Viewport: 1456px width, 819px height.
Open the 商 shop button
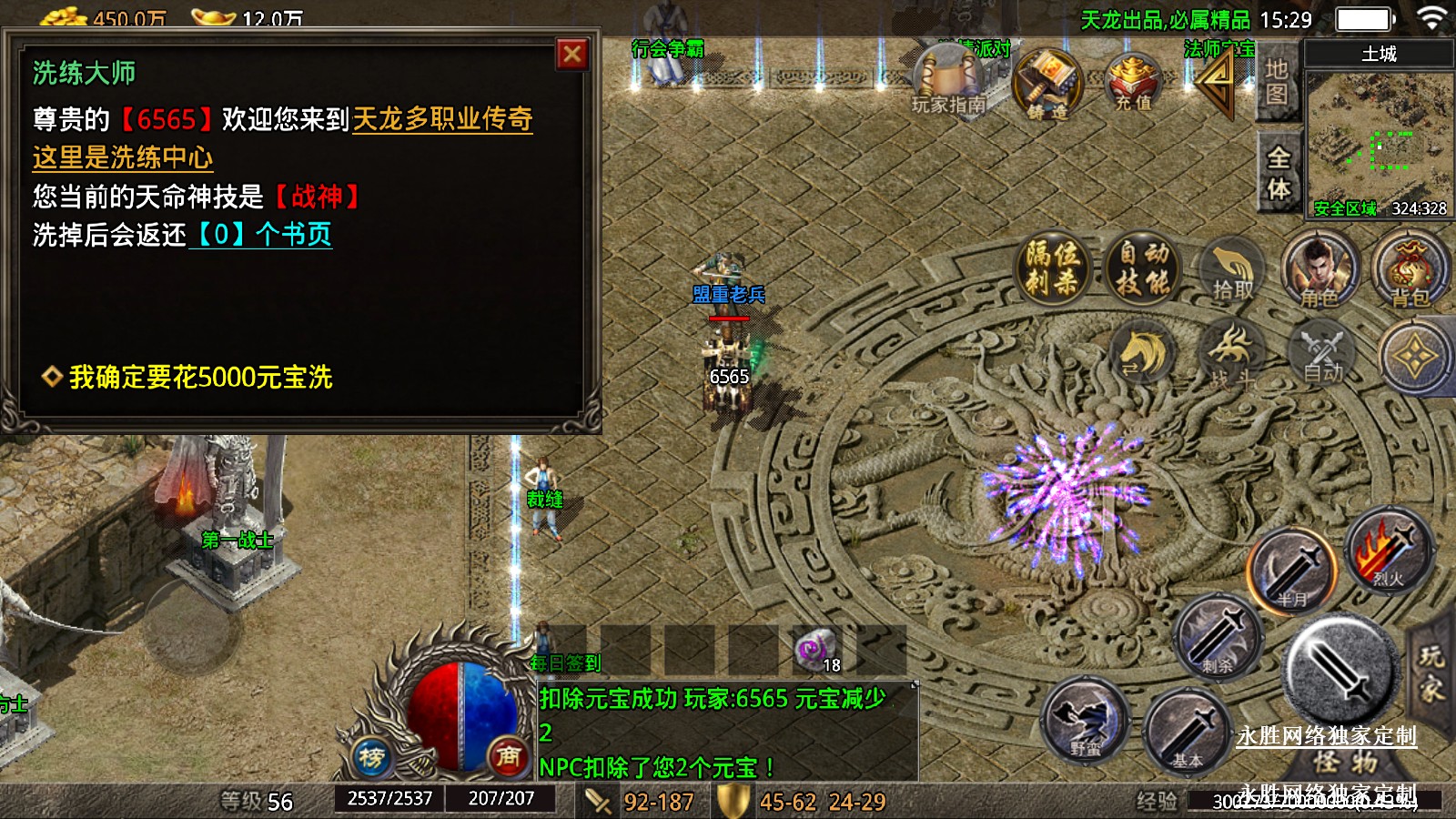pyautogui.click(x=508, y=755)
